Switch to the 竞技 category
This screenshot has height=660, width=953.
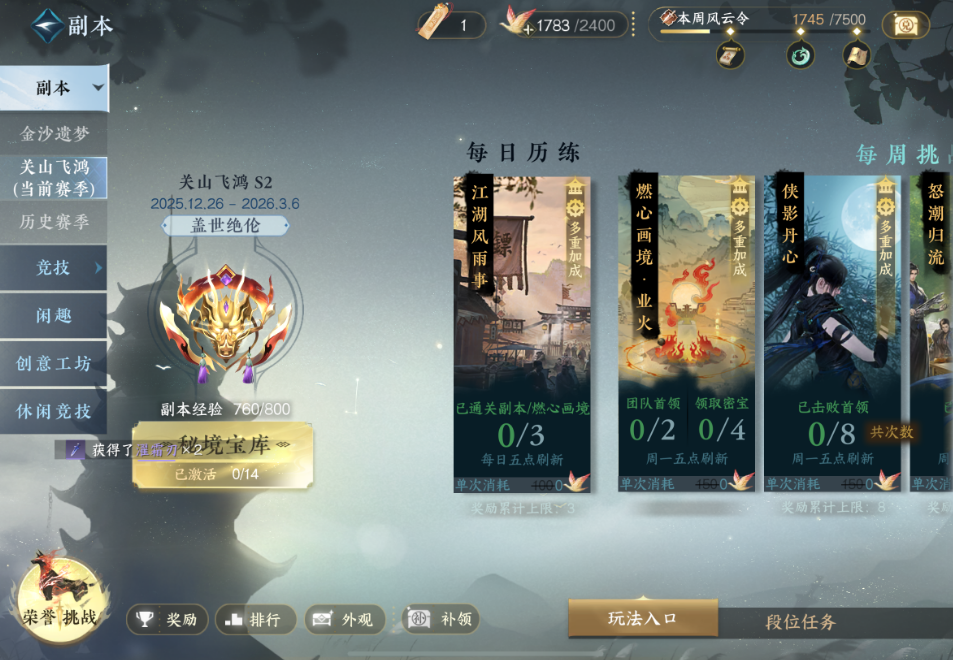pyautogui.click(x=54, y=267)
